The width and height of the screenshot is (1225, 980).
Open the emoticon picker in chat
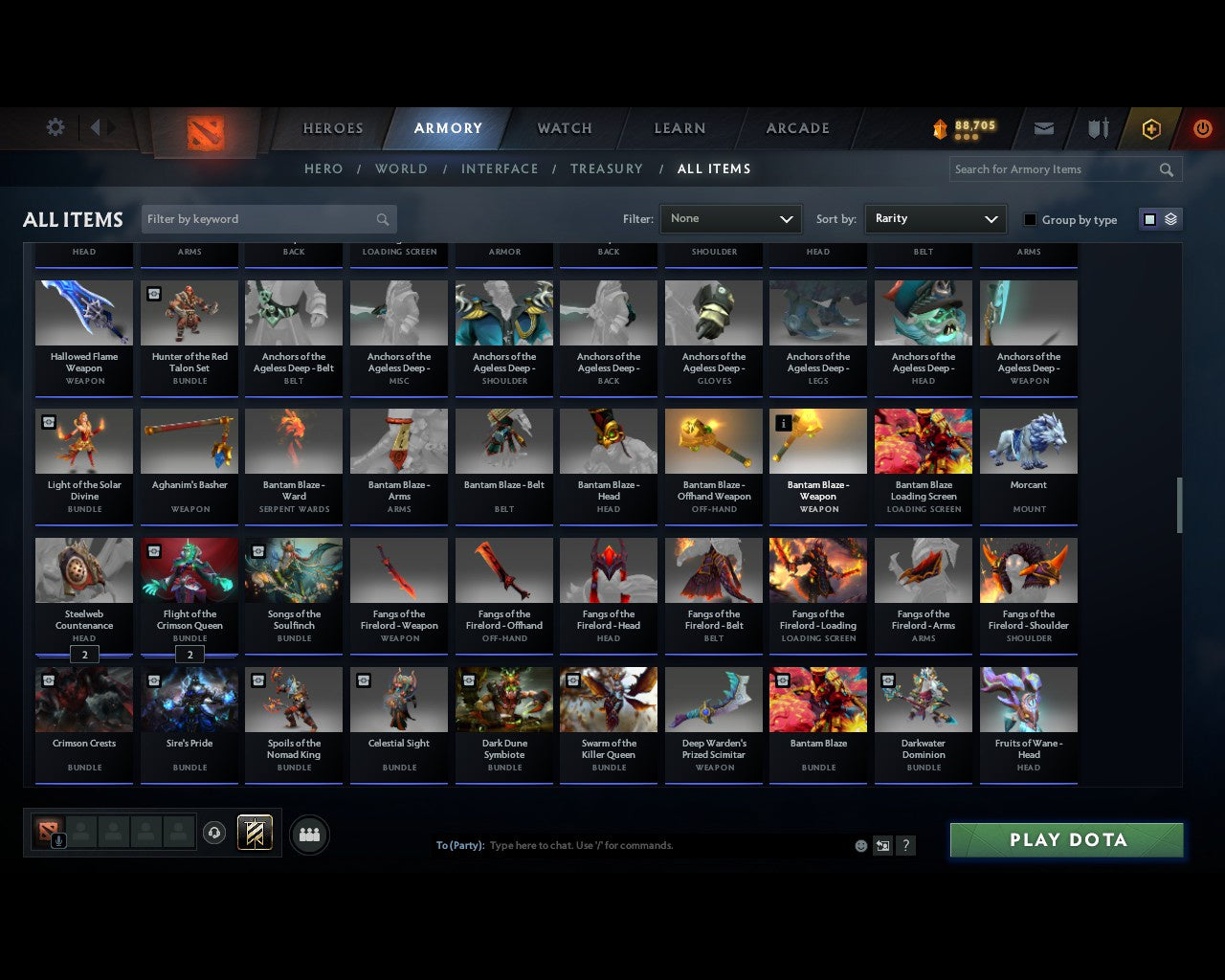(860, 845)
